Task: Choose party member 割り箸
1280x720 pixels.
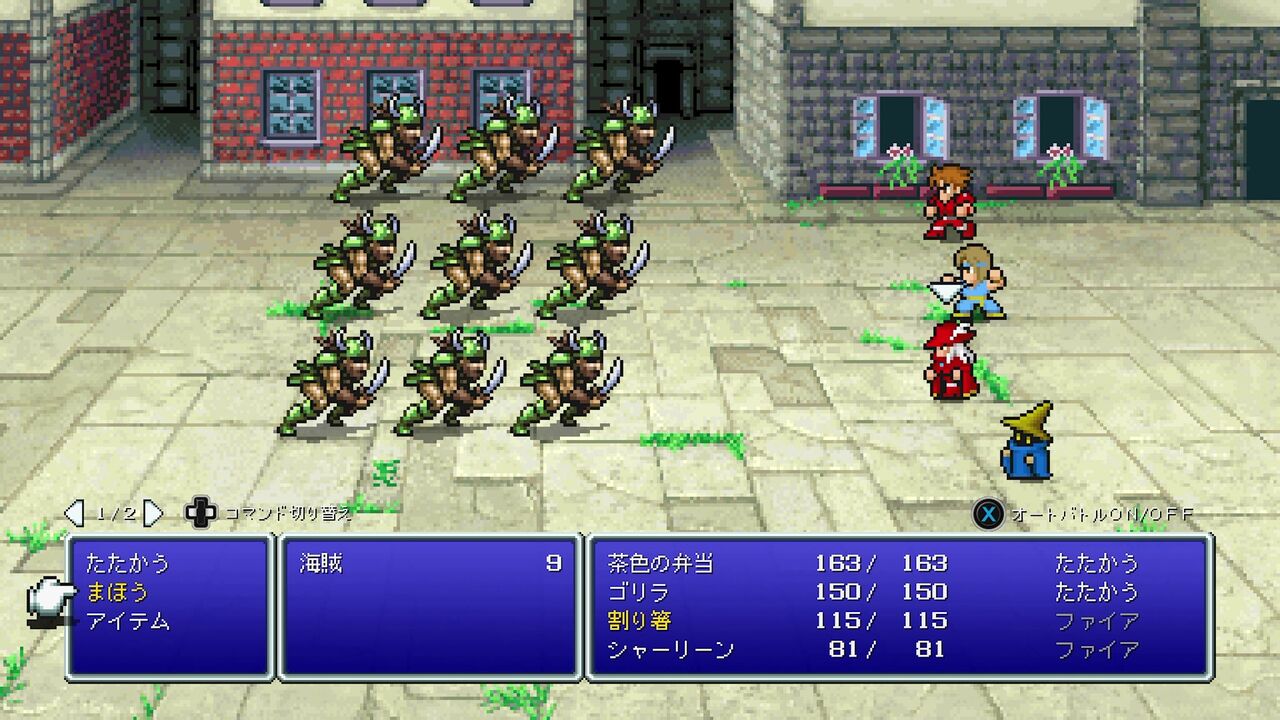Action: click(638, 621)
